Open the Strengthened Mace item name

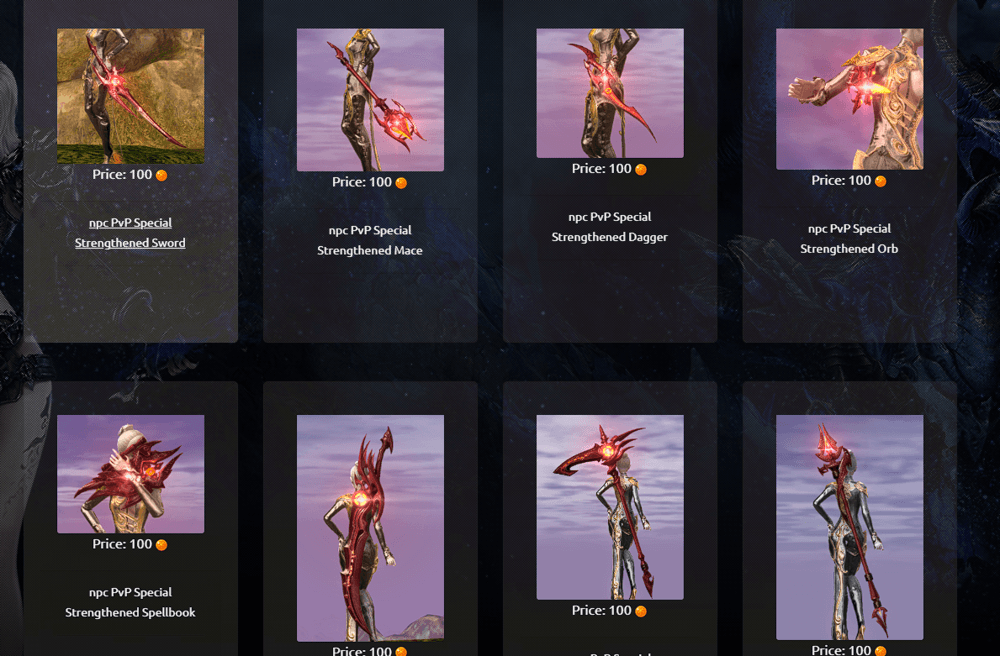(x=370, y=240)
